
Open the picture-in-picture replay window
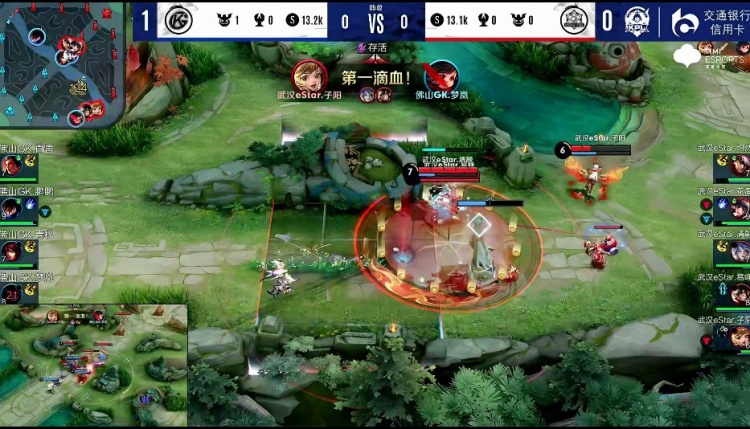coord(93,366)
